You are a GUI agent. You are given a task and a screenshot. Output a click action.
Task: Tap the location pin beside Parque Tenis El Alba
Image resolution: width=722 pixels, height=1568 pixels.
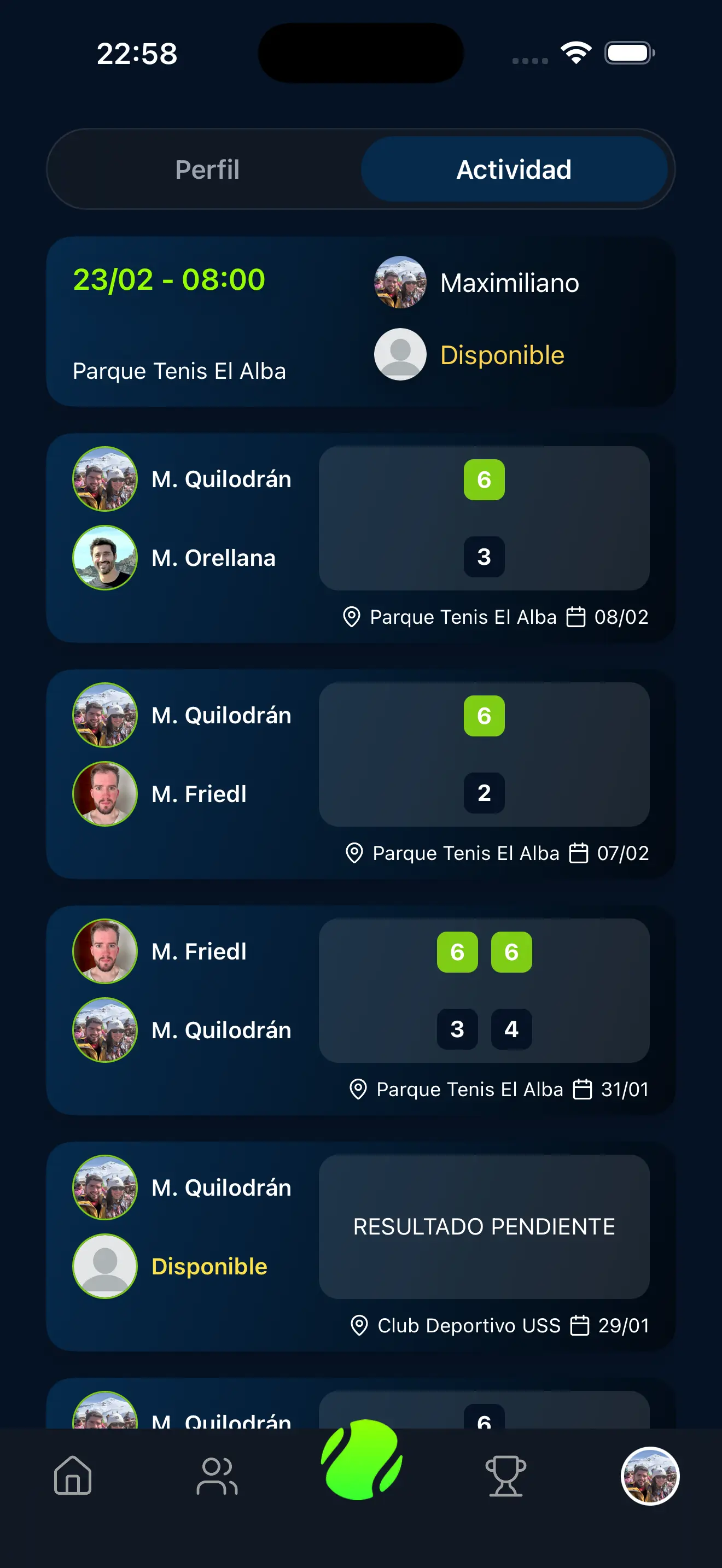pos(351,617)
